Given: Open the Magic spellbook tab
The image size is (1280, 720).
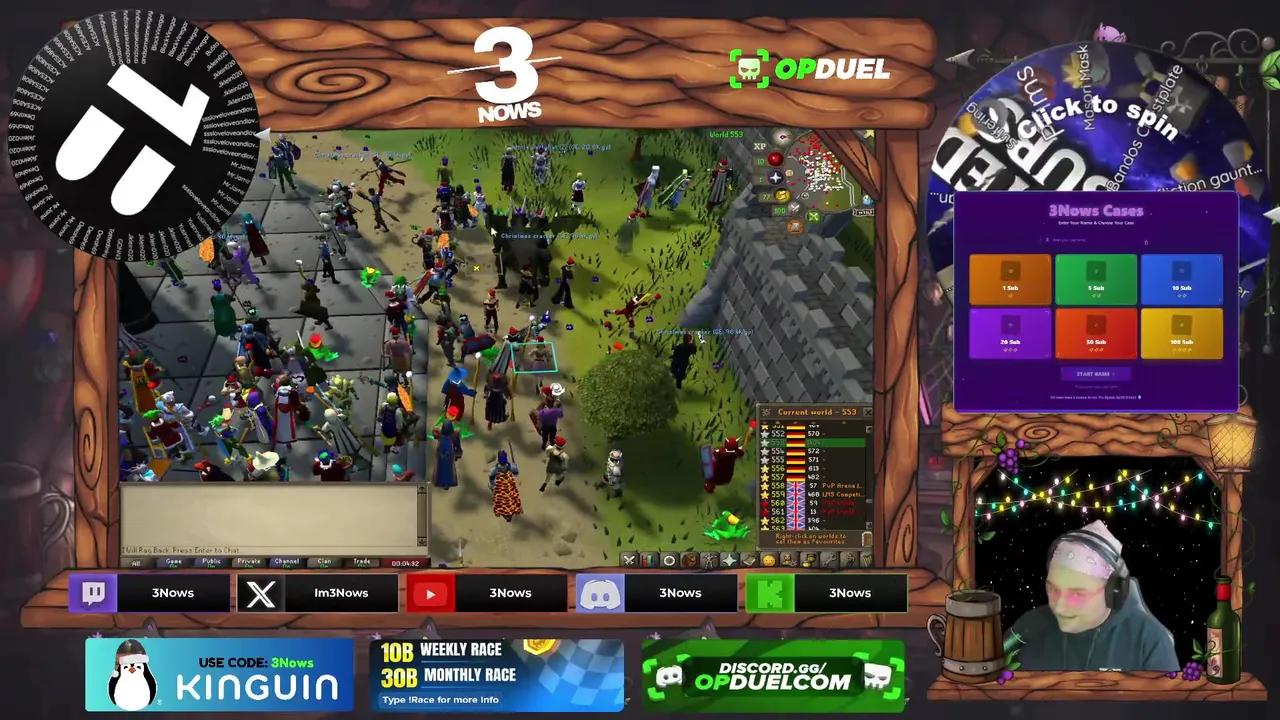Looking at the screenshot, I should coord(748,560).
